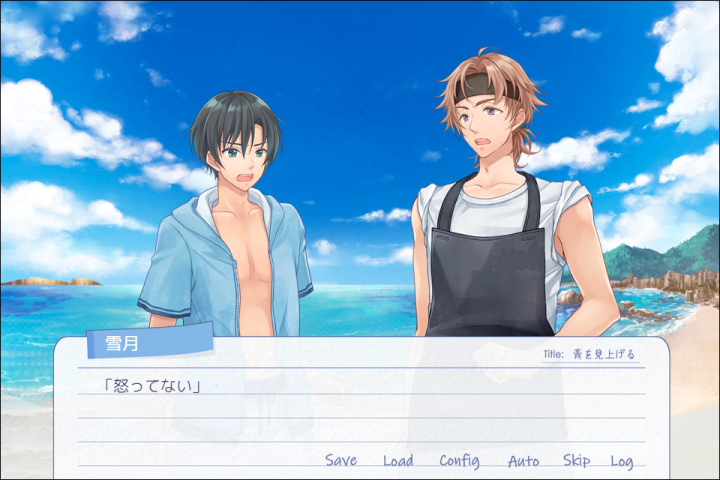Skip through the dialogue text
720x480 pixels.
(x=576, y=461)
